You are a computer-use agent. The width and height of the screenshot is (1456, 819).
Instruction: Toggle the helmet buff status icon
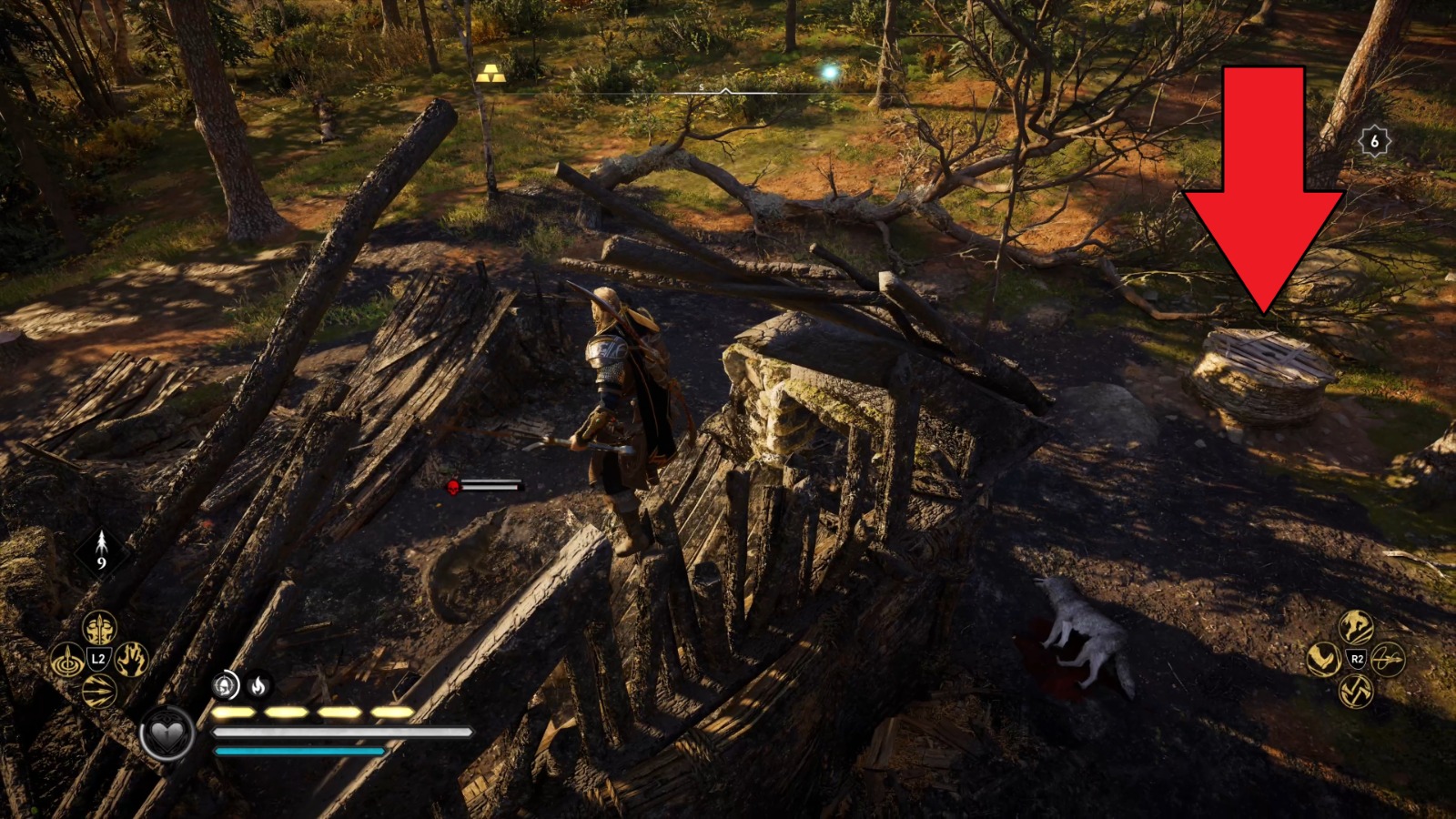click(x=227, y=686)
